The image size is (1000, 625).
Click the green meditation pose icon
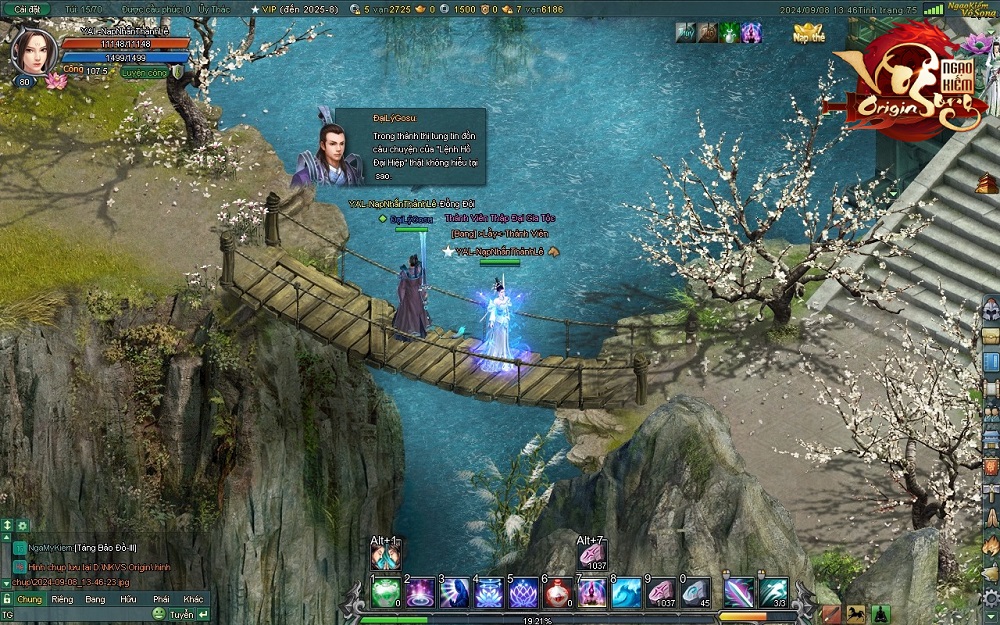tap(880, 613)
